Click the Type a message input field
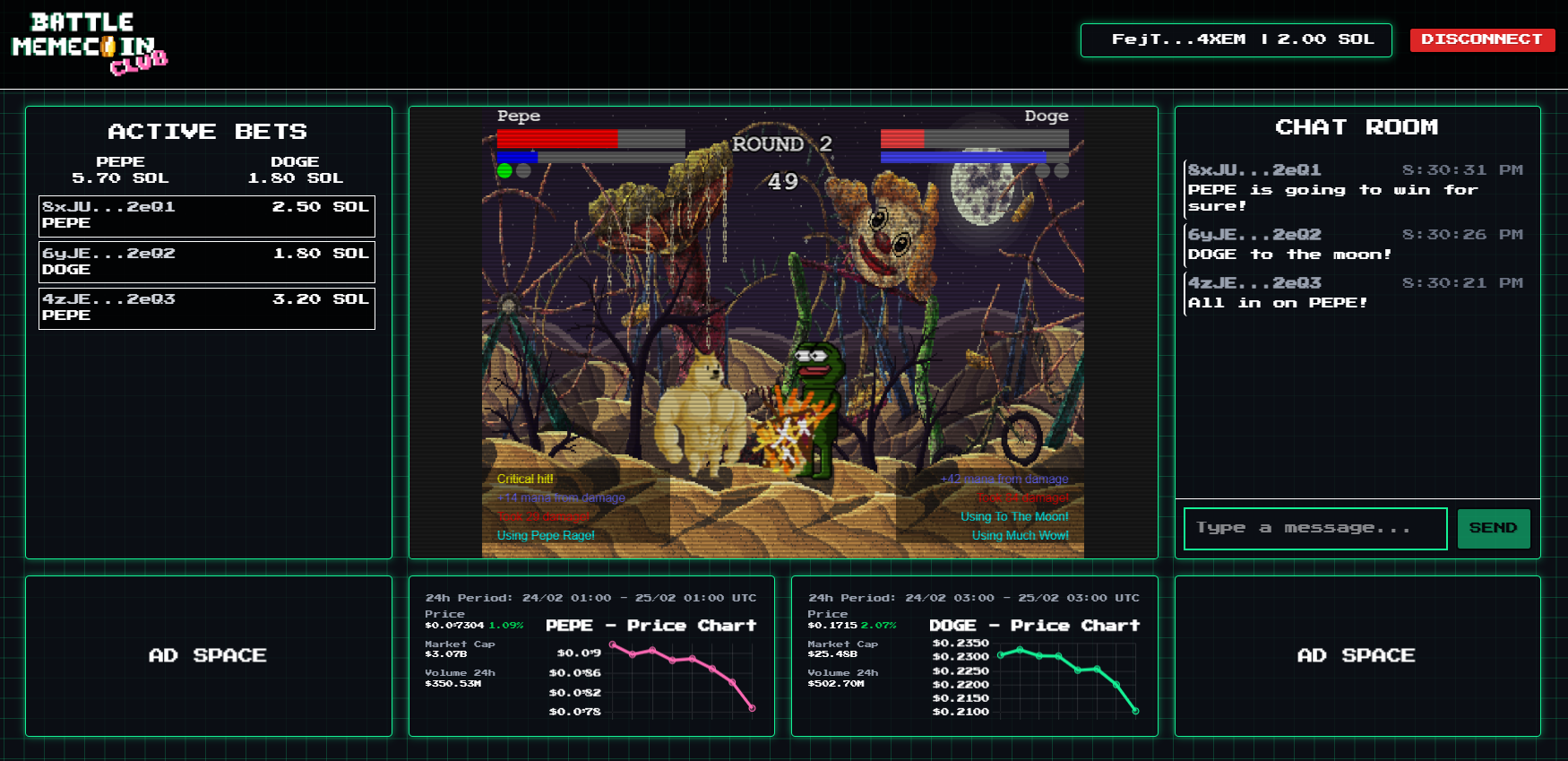1568x761 pixels. pos(1314,528)
